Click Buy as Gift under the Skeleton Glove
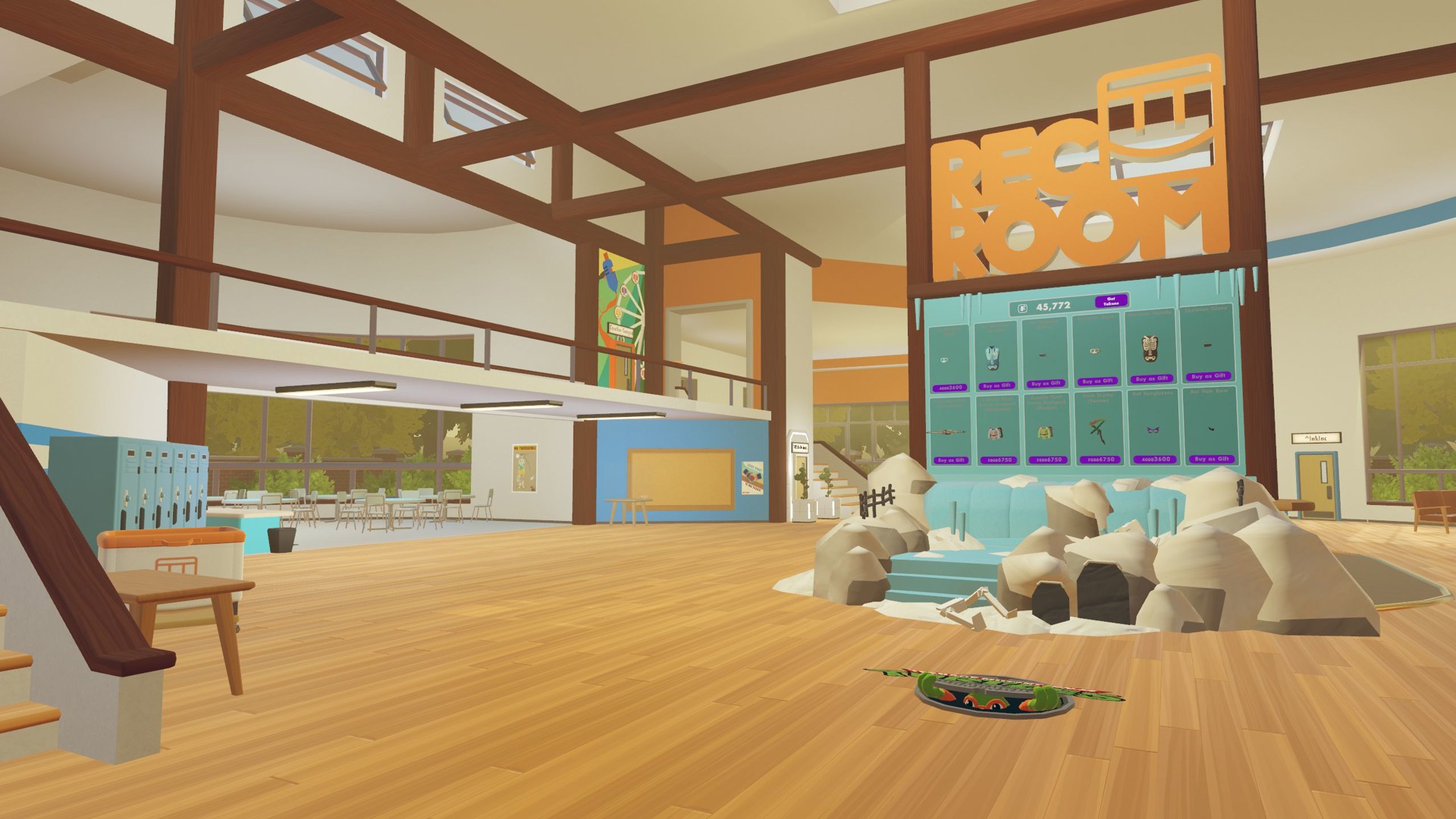 coord(1208,375)
